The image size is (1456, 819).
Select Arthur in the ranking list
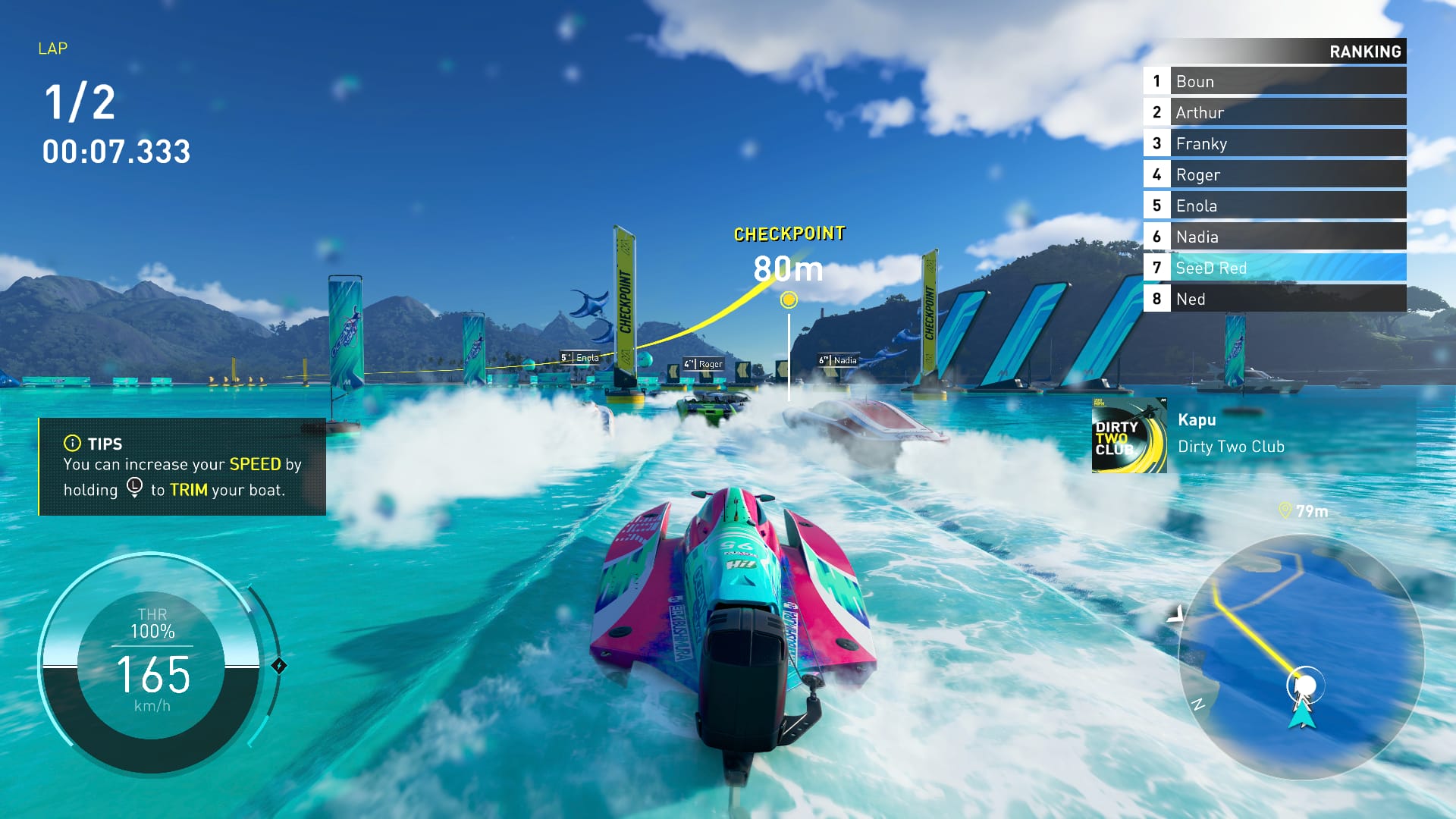[x=1274, y=112]
